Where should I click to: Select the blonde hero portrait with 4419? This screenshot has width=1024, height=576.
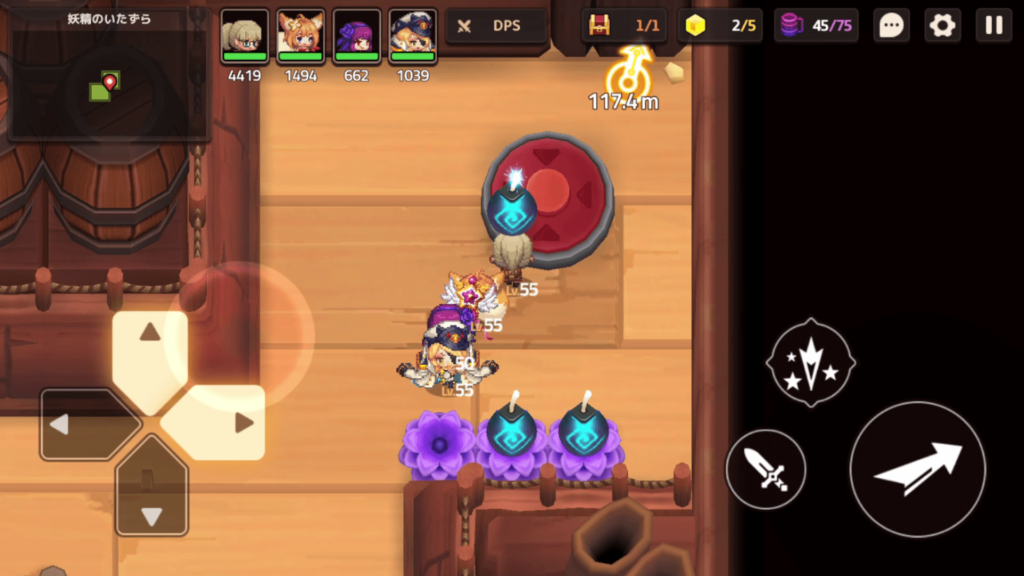244,37
